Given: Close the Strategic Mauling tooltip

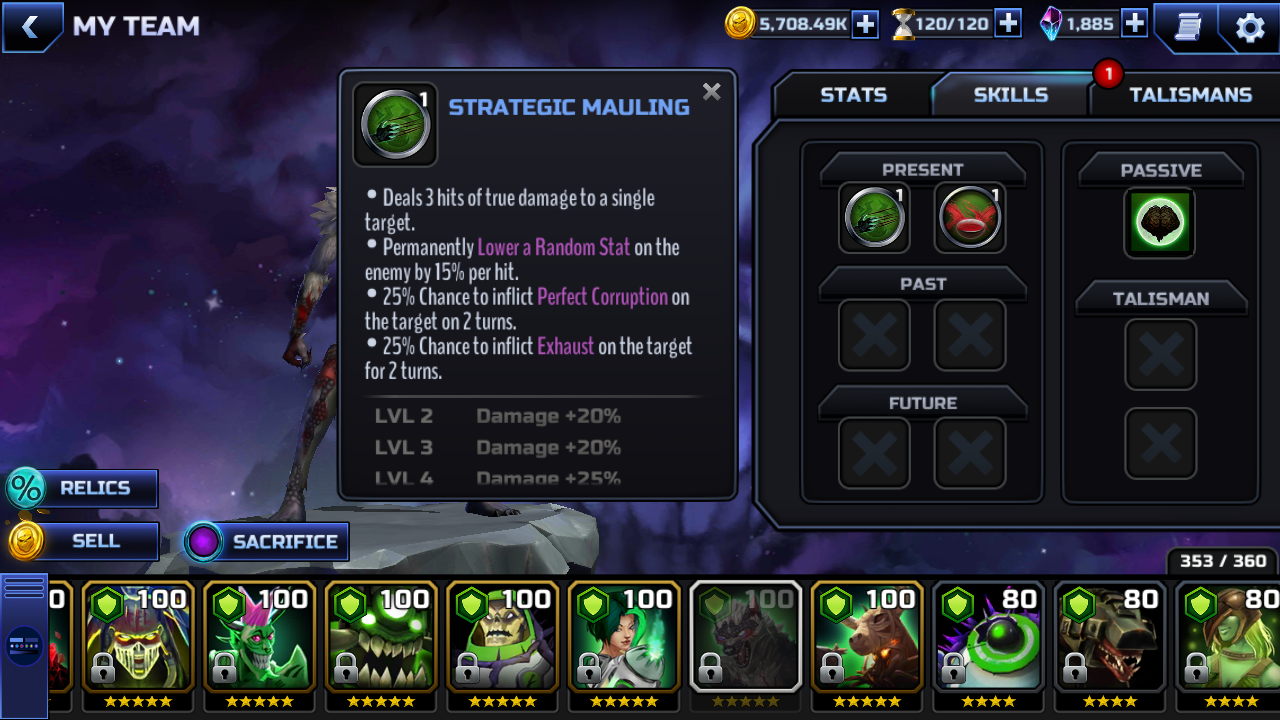Looking at the screenshot, I should coord(711,92).
